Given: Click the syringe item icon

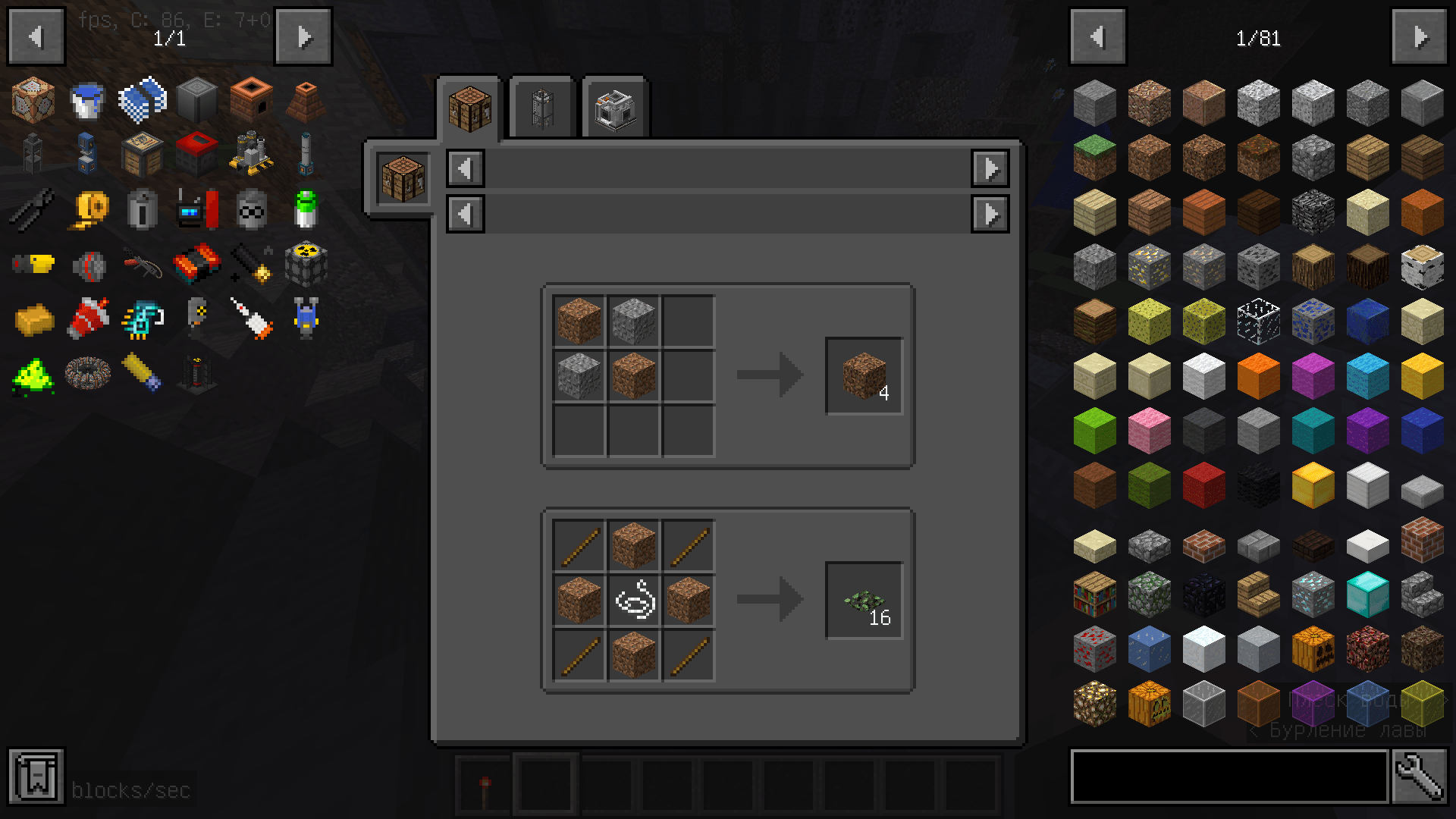Looking at the screenshot, I should tap(250, 318).
